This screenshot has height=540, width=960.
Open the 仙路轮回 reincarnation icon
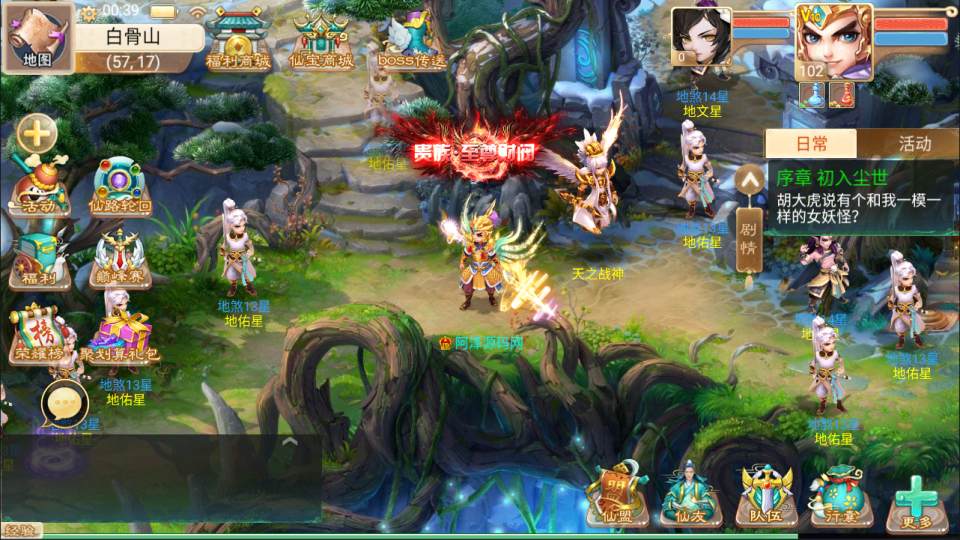coord(120,187)
